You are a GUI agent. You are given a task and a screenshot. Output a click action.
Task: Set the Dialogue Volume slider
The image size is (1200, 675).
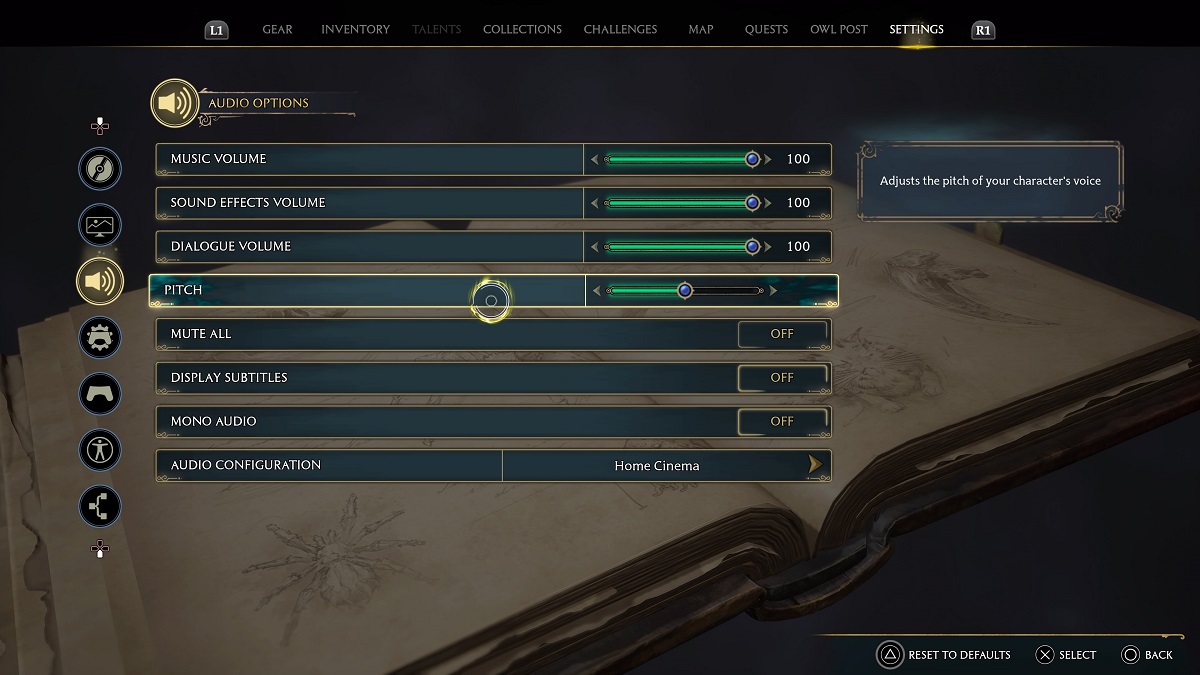click(682, 247)
